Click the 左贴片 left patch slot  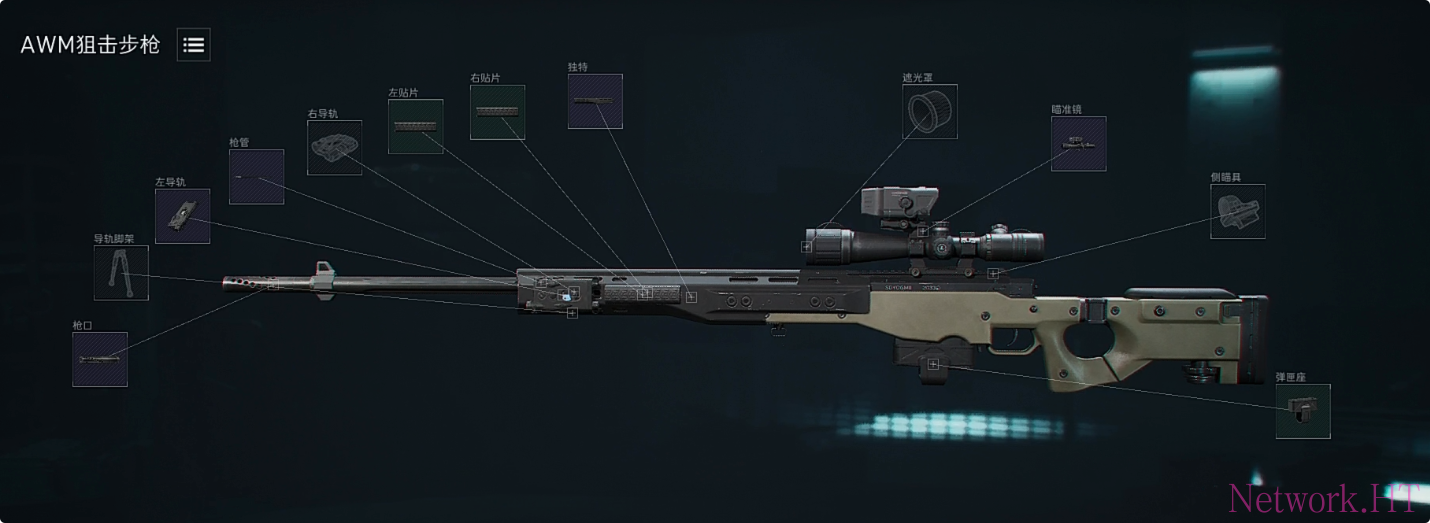click(415, 126)
